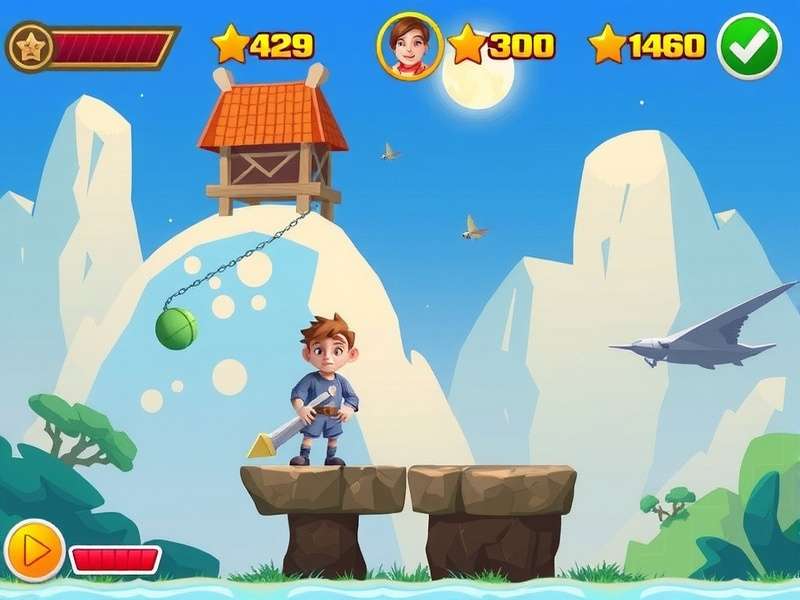
Task: Tap the orange play arrow button
Action: (35, 549)
